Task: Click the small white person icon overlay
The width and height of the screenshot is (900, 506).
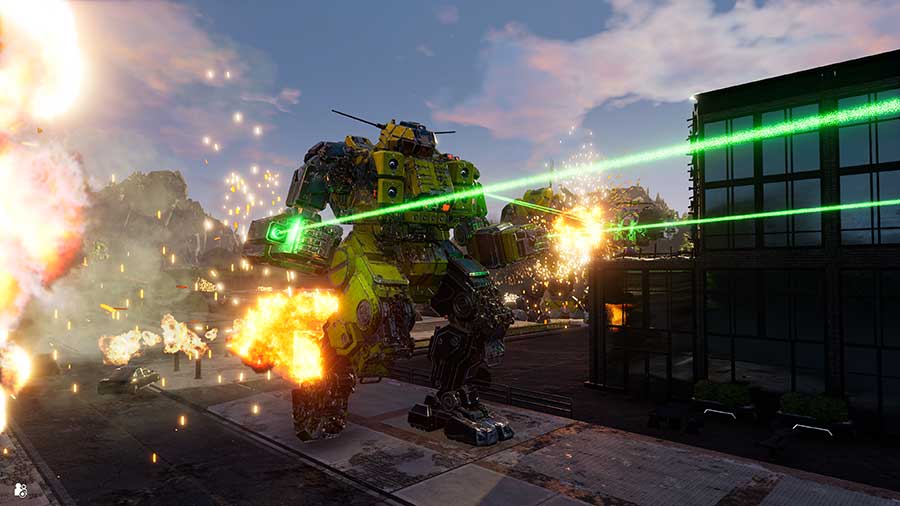Action: (20, 490)
